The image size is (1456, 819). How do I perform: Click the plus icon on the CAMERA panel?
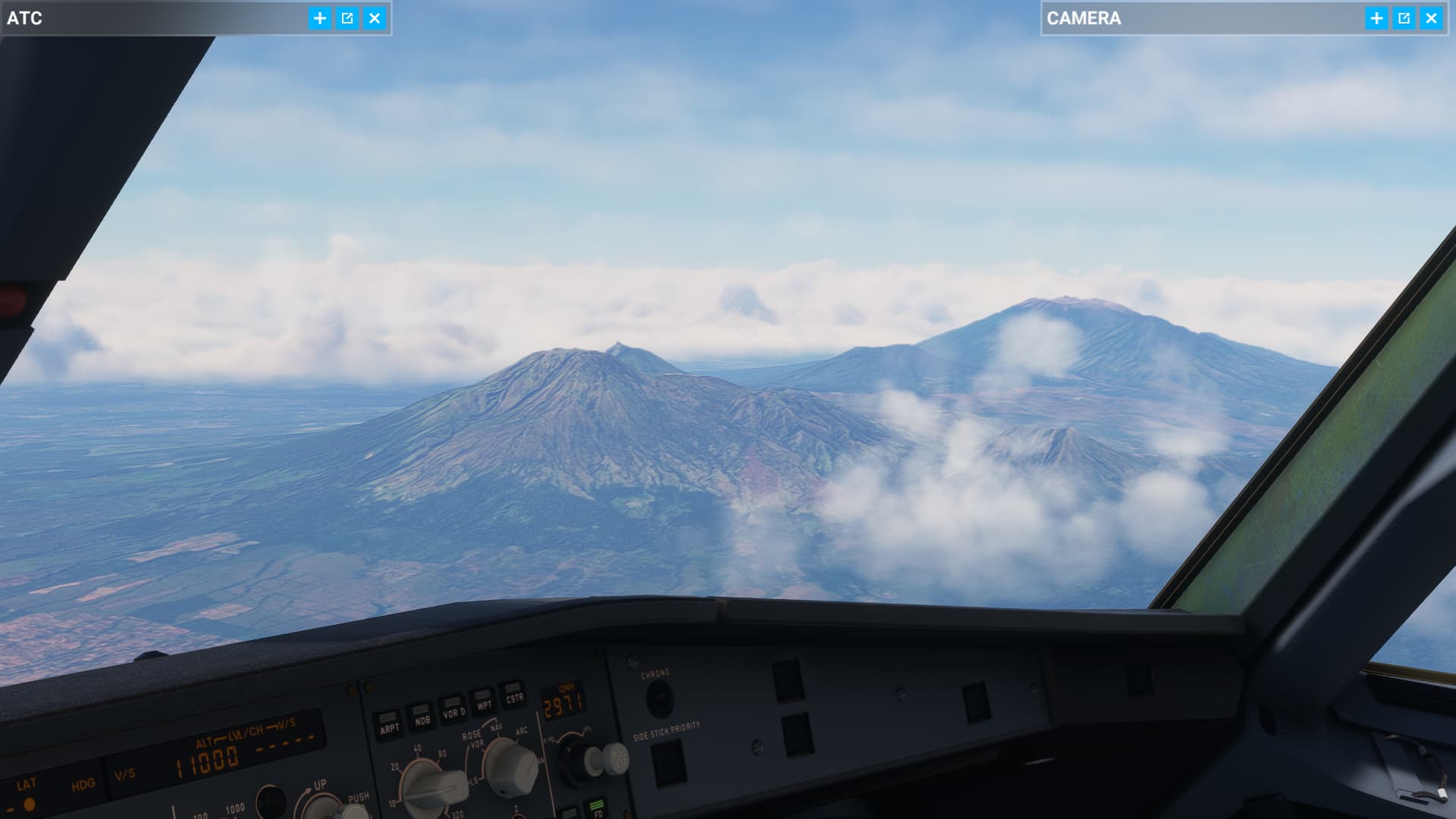click(x=1377, y=17)
